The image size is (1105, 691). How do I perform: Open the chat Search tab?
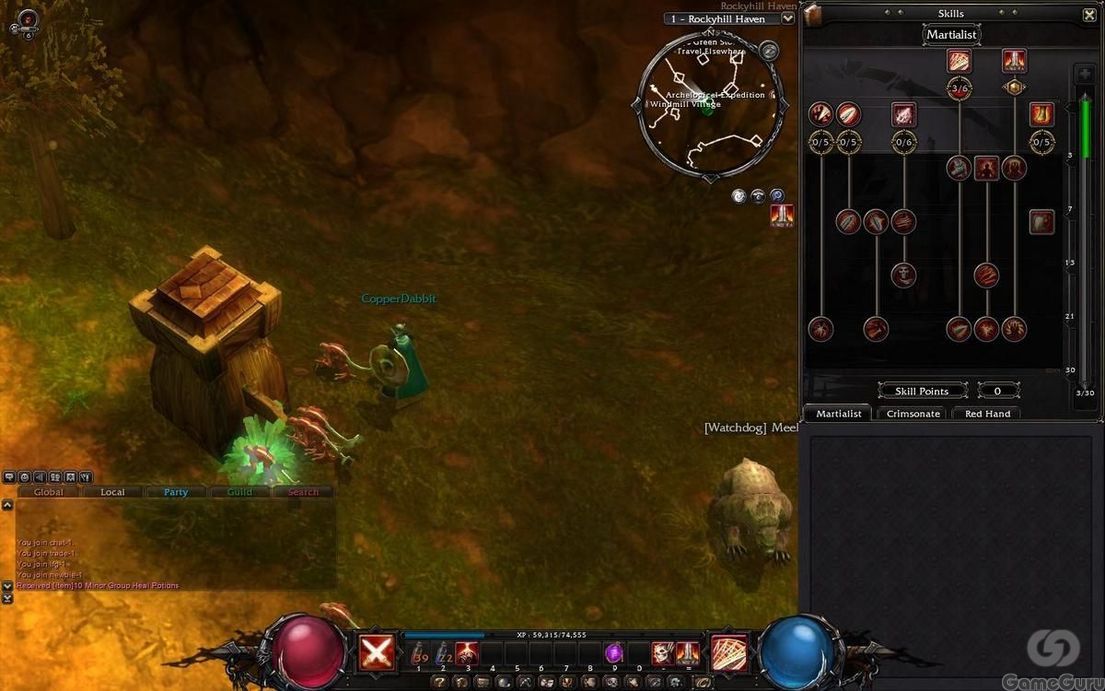click(x=303, y=492)
